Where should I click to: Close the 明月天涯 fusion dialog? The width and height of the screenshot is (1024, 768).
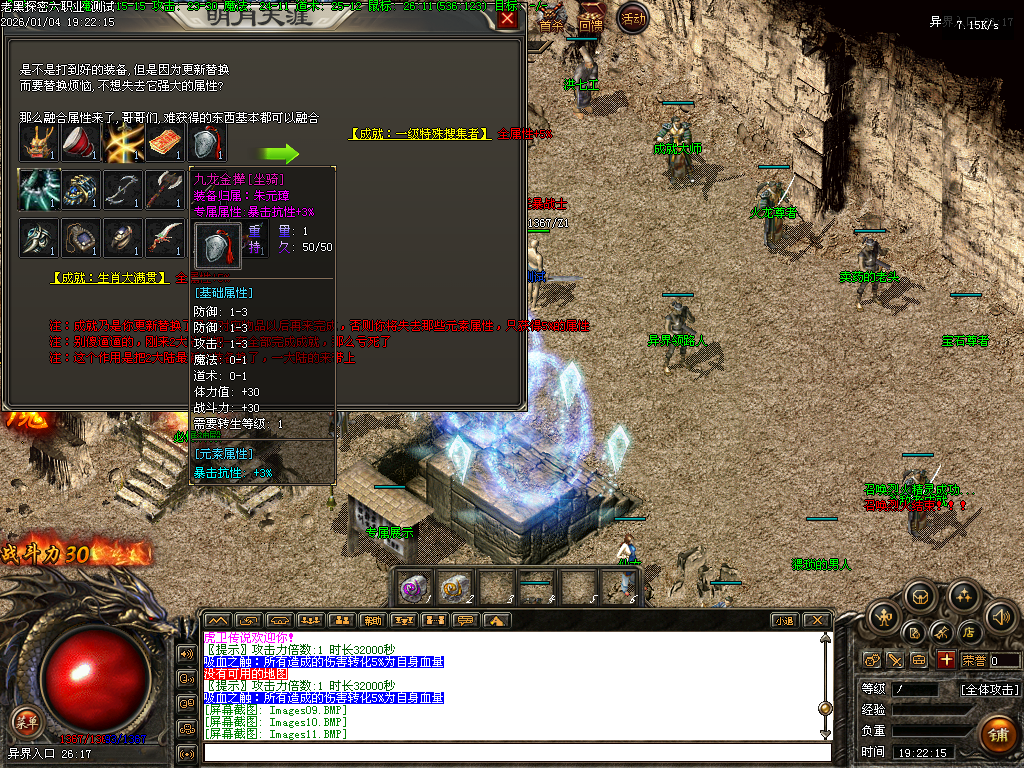[508, 19]
